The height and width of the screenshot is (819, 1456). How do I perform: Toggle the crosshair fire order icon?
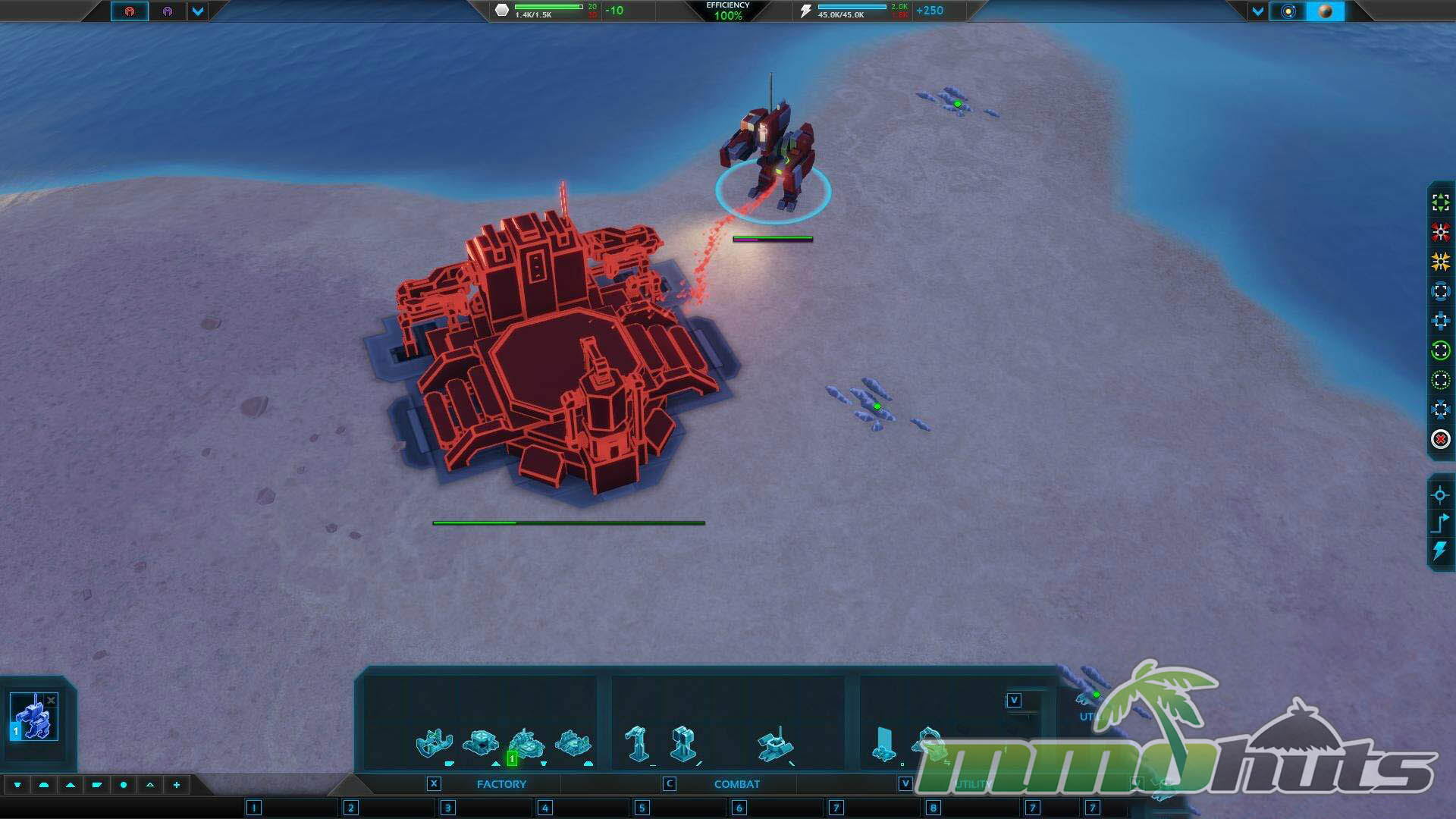[1441, 496]
